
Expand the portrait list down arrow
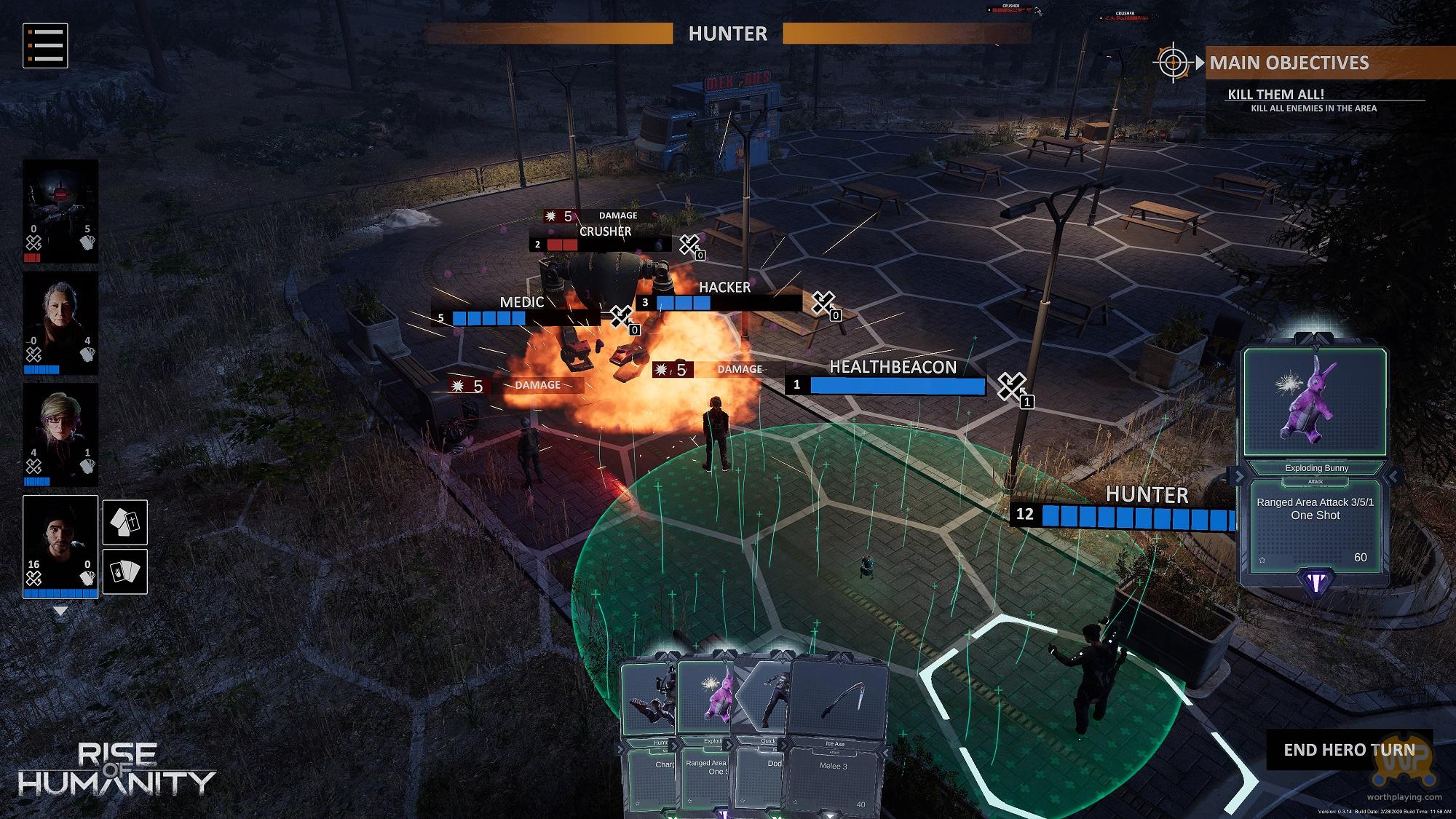(61, 612)
